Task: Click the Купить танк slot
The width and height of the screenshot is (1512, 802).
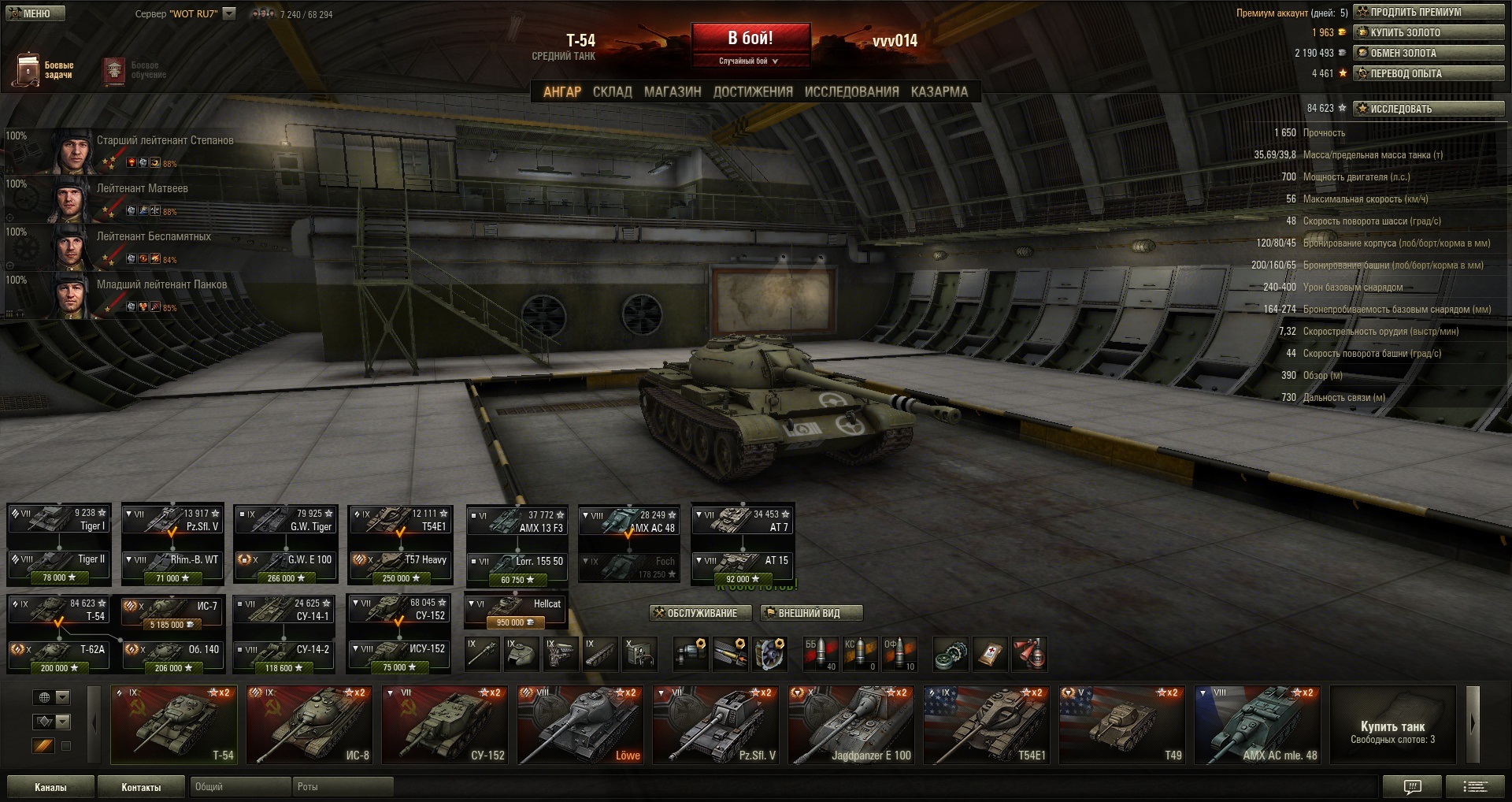Action: pos(1392,725)
